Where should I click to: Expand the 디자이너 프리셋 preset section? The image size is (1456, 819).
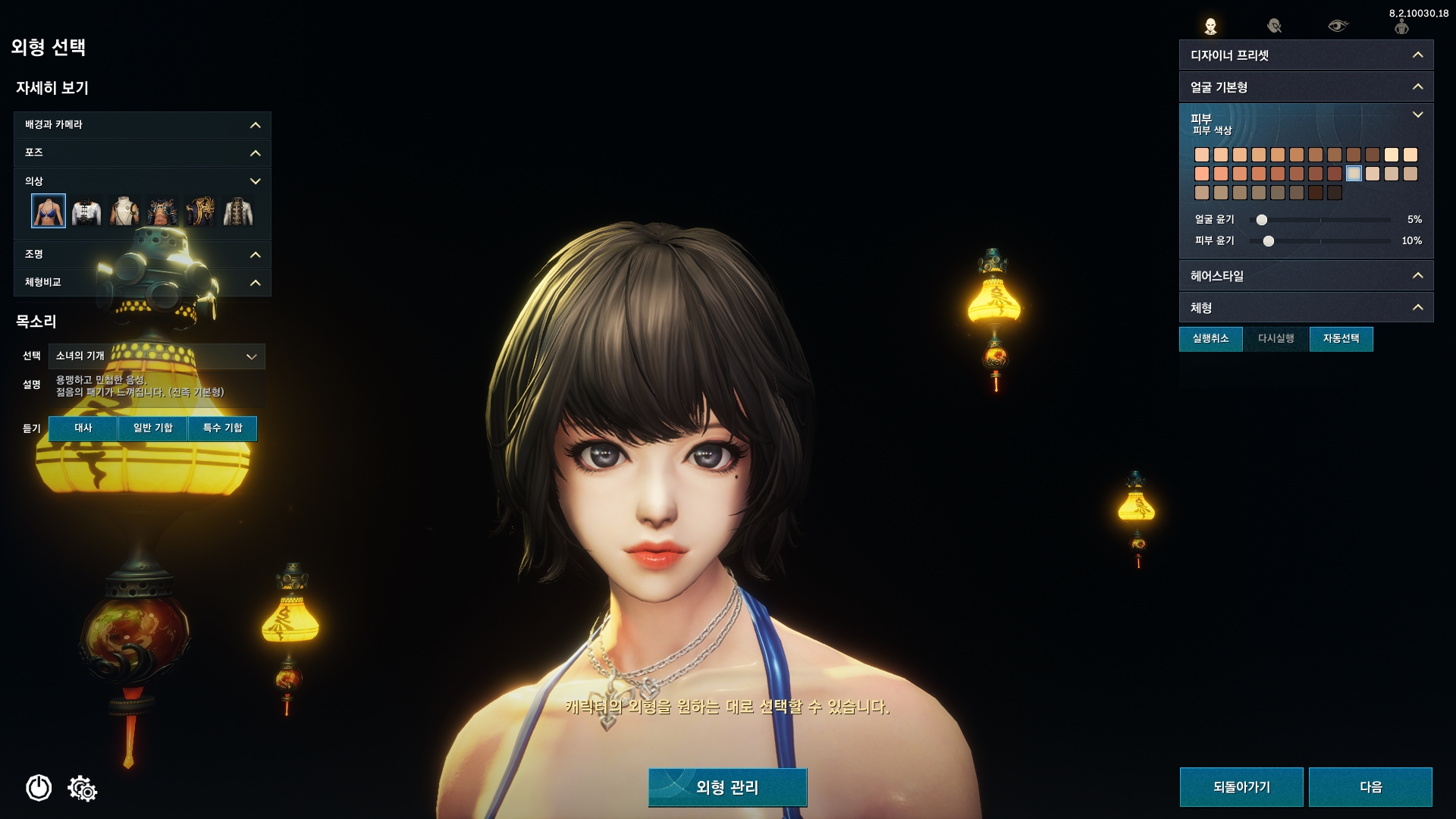(x=1305, y=55)
